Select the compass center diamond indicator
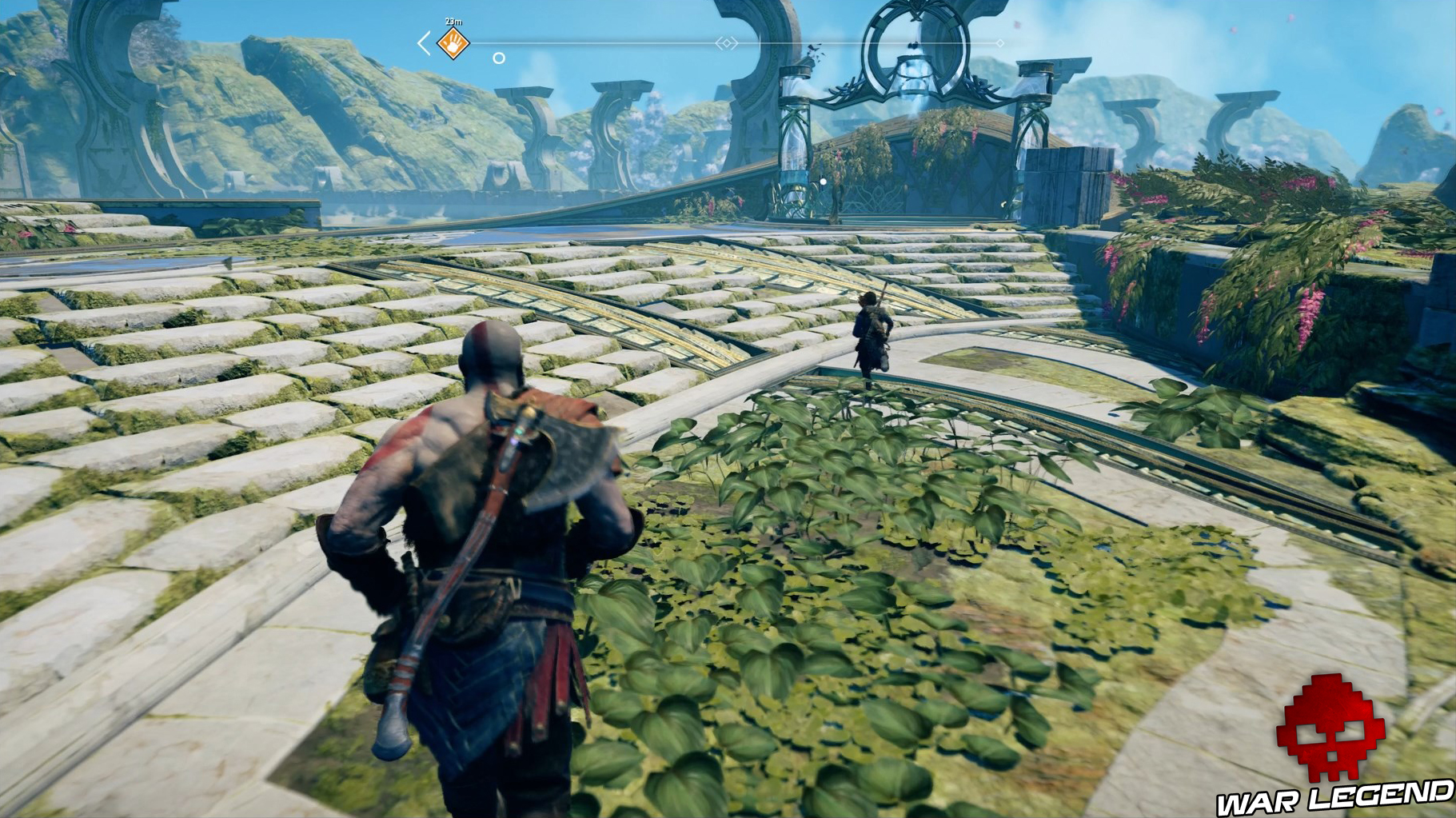 [x=726, y=43]
